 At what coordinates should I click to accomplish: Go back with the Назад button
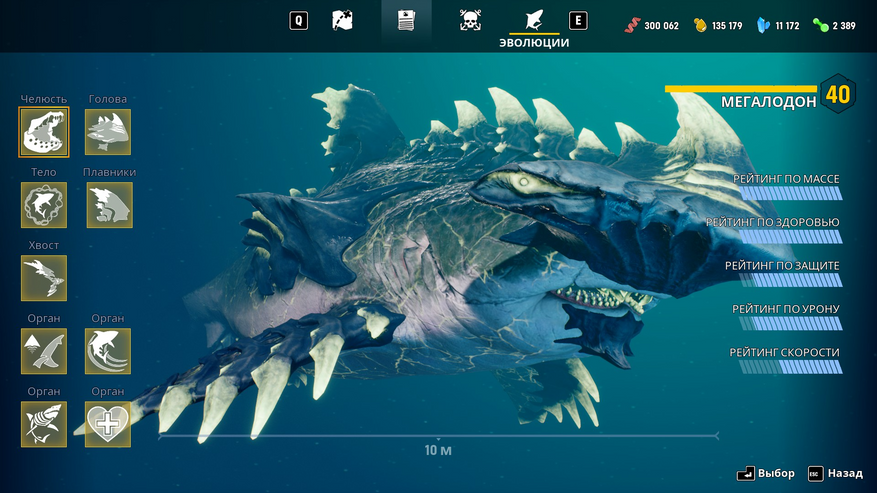pos(836,473)
